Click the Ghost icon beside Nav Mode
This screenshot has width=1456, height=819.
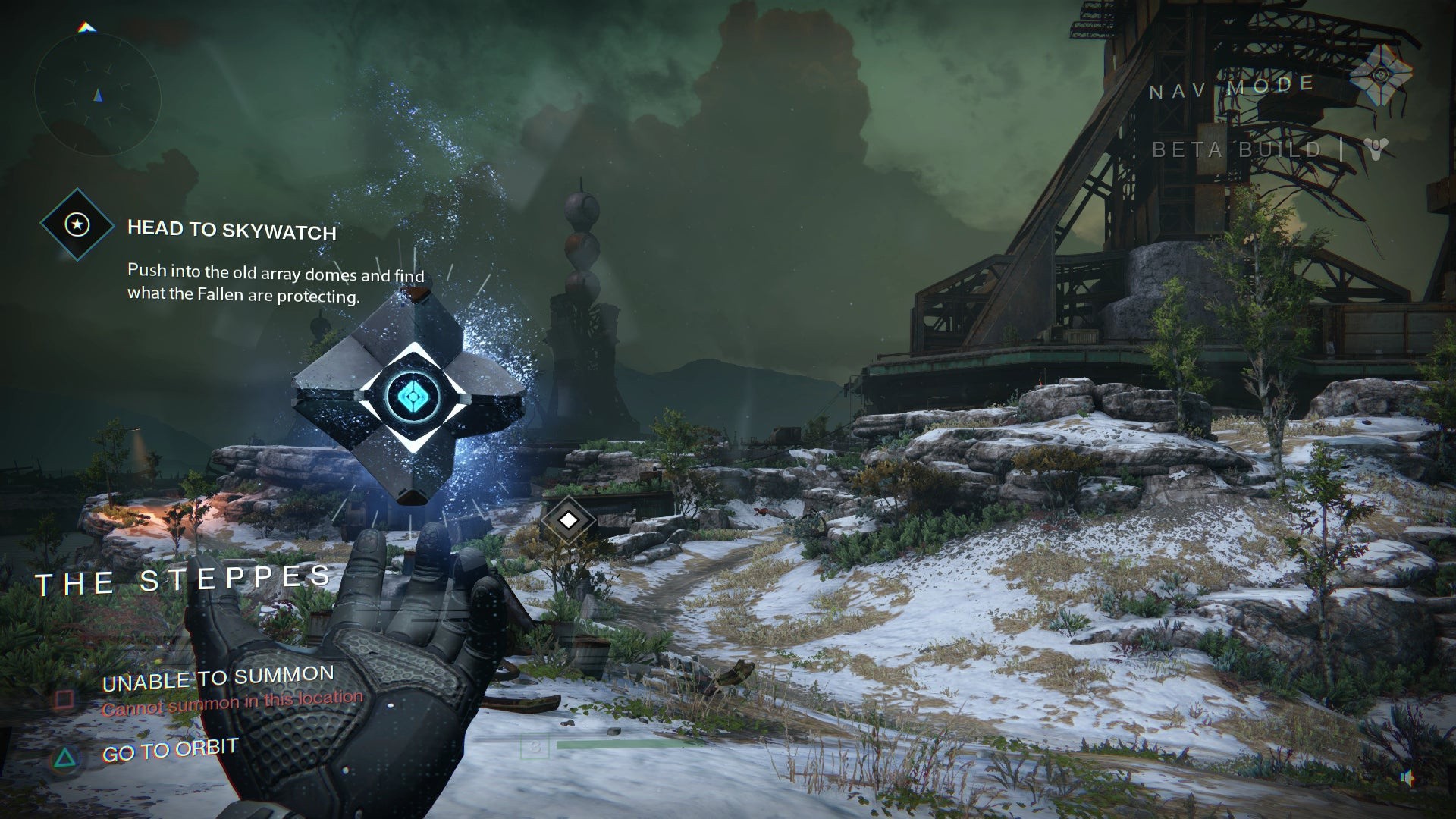click(1380, 75)
